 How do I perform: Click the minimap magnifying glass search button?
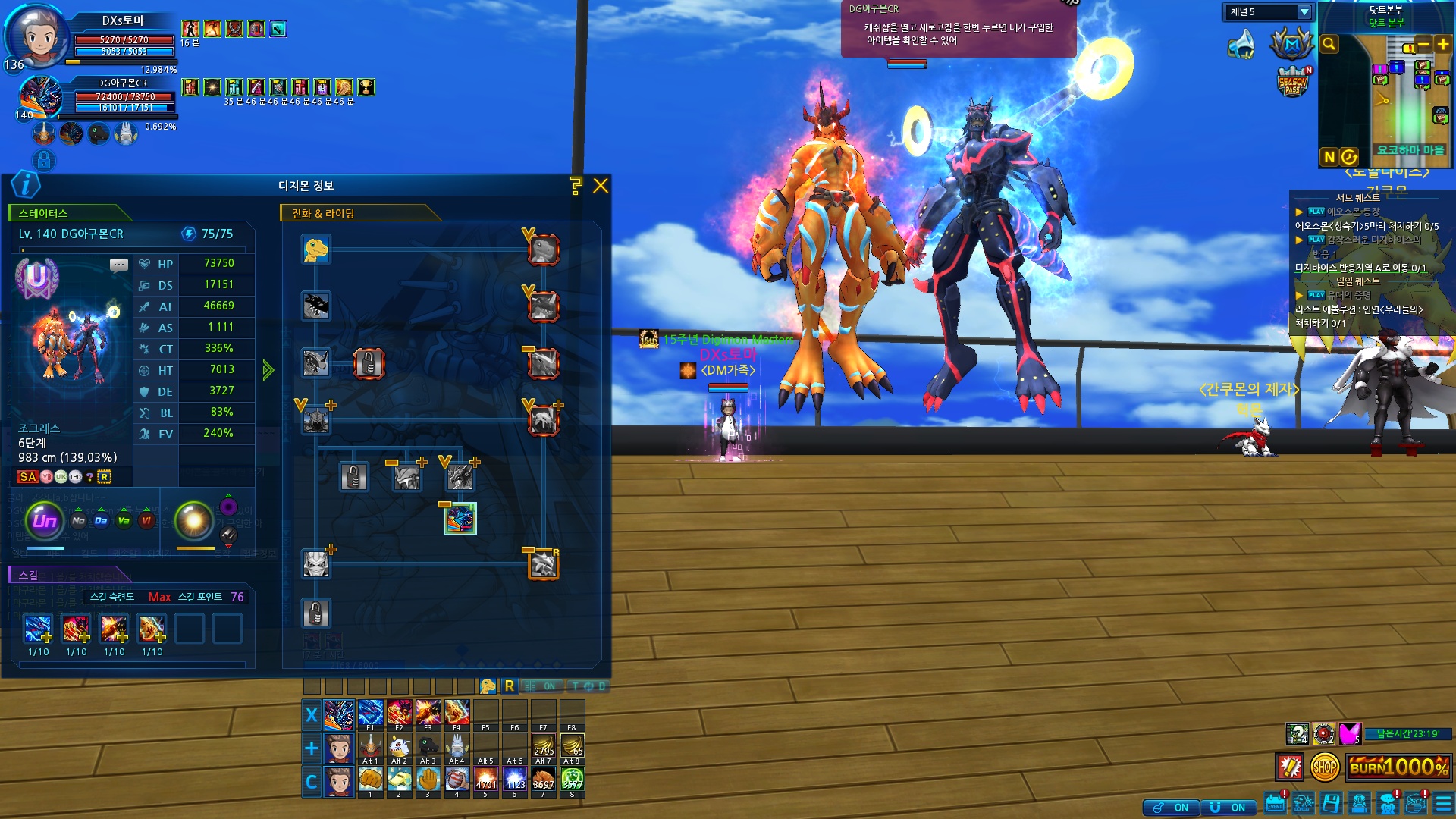tap(1329, 44)
